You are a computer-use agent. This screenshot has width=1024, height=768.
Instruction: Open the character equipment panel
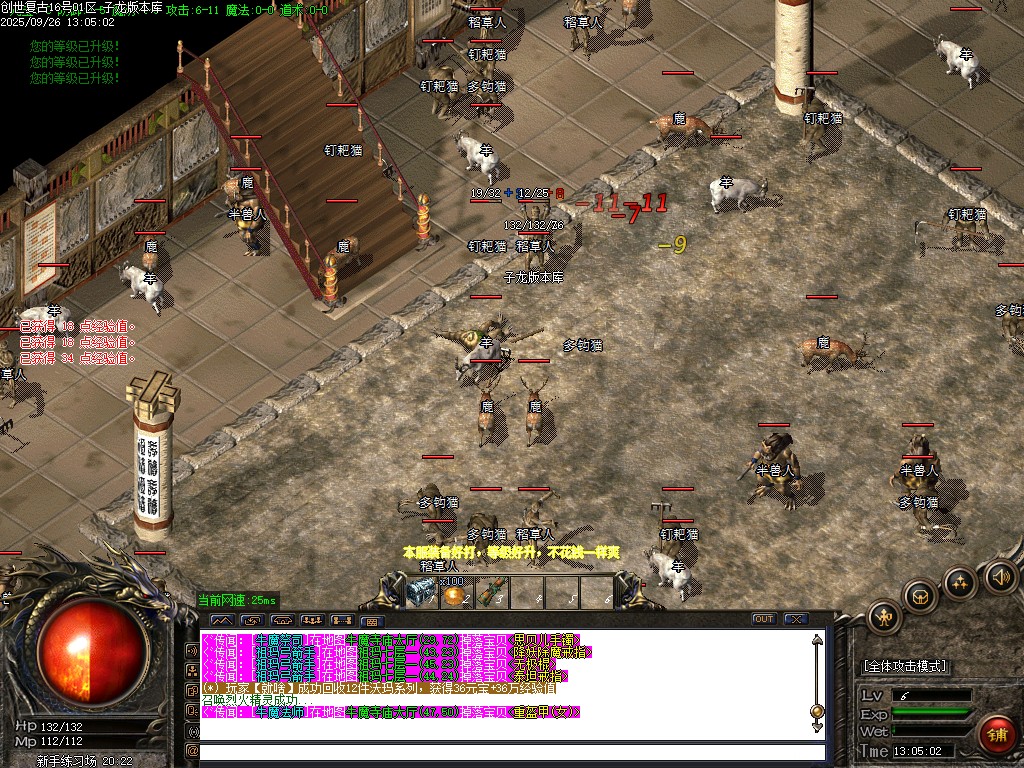(884, 616)
